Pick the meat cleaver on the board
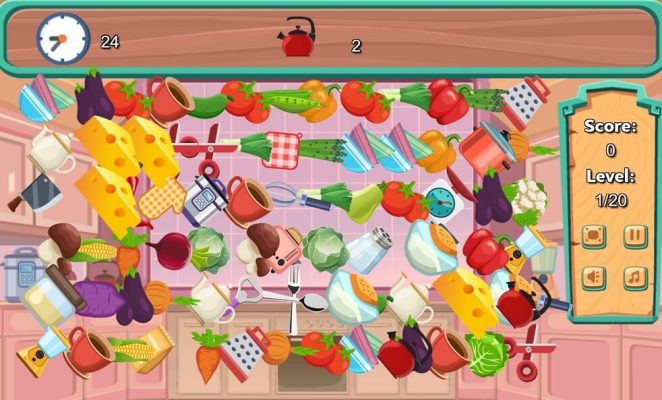 click(34, 191)
